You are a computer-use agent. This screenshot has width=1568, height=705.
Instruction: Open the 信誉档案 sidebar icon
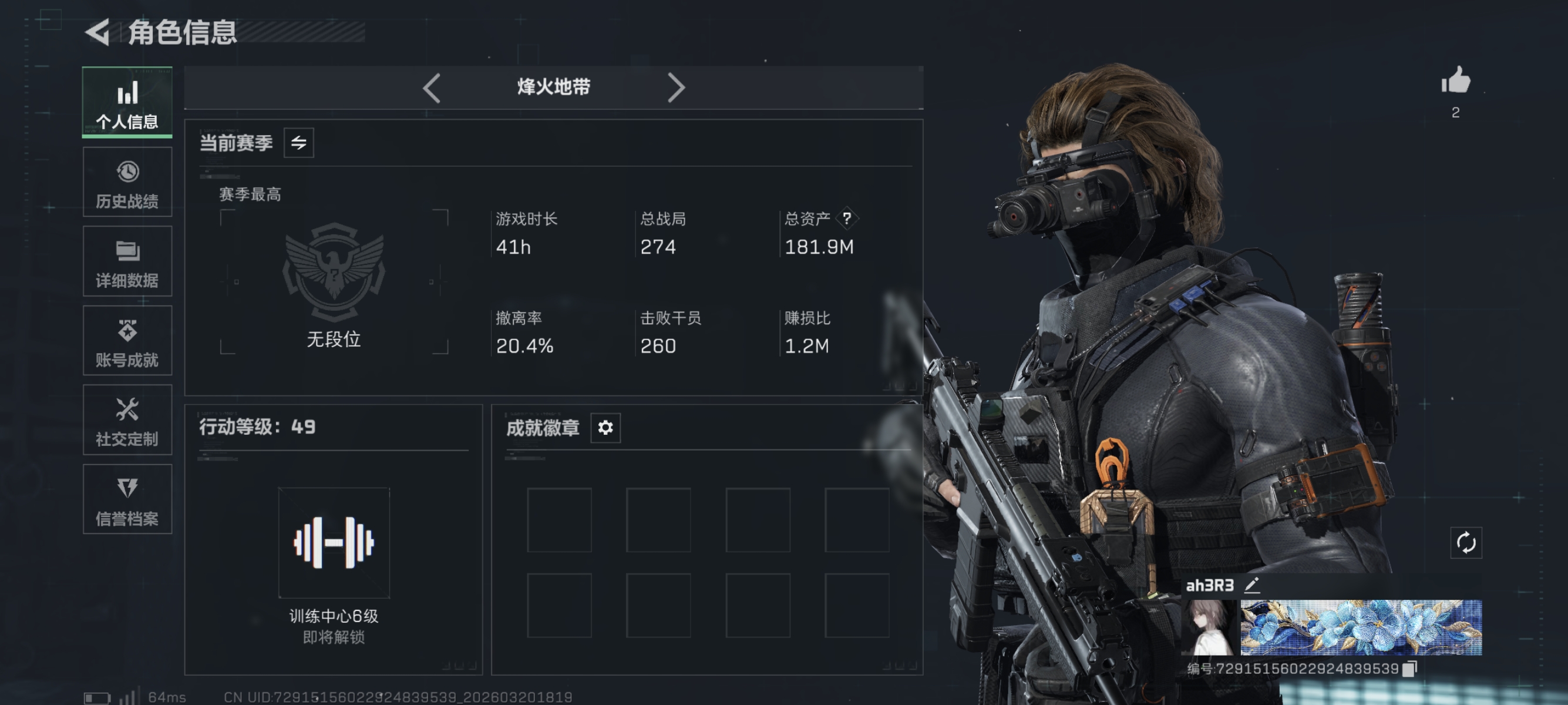coord(127,499)
